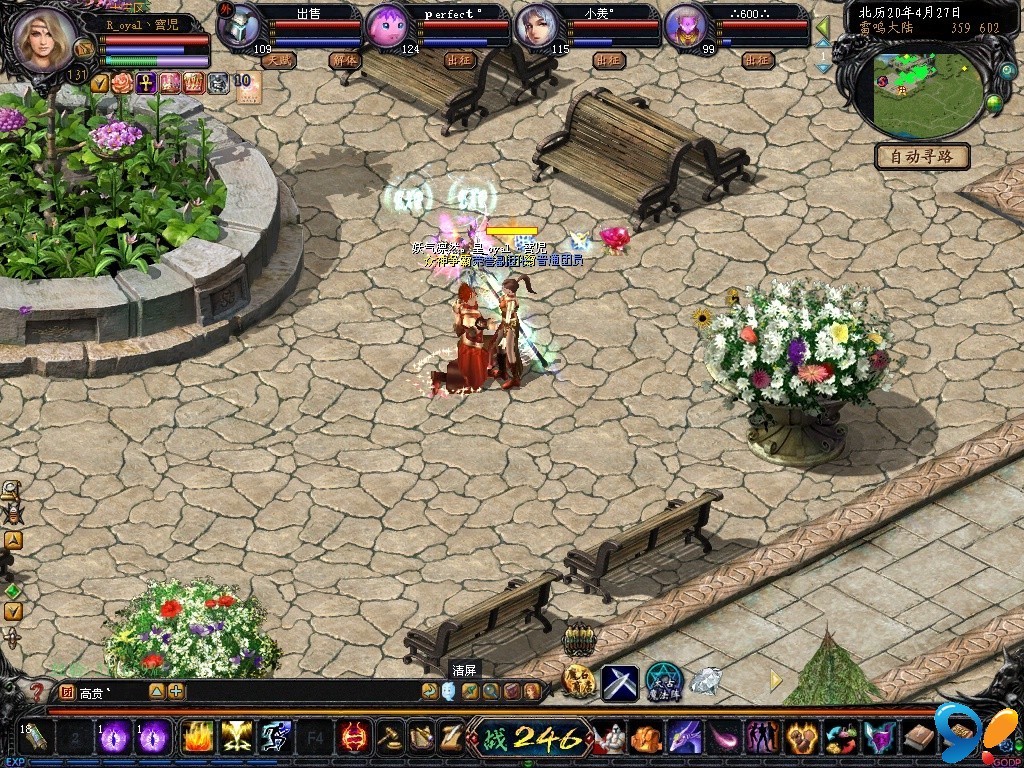Use the running figure skill icon
The image size is (1024, 768).
(x=275, y=738)
